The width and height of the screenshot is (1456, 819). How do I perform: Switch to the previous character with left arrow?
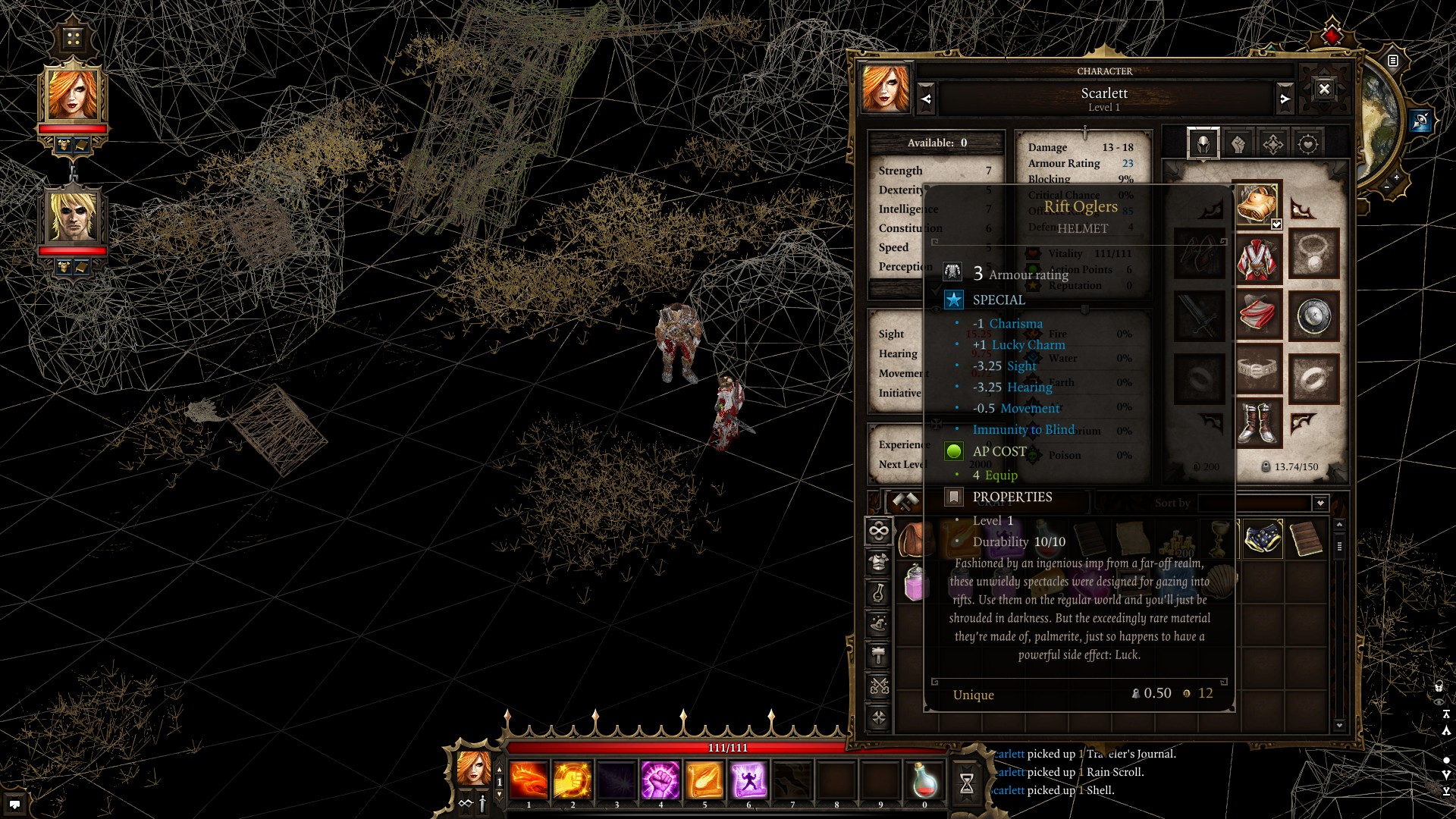(926, 99)
